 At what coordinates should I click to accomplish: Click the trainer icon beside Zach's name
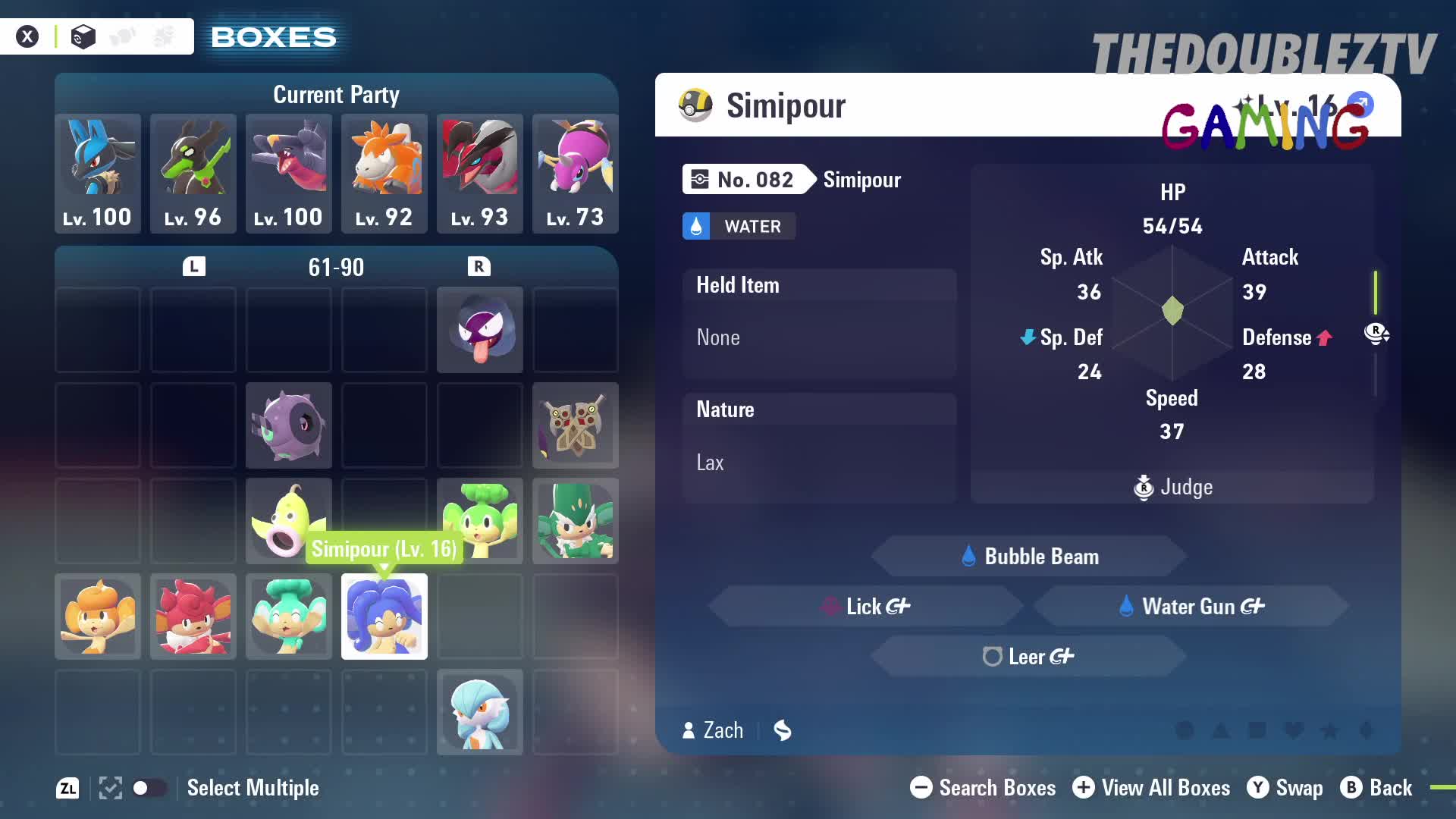pos(688,730)
